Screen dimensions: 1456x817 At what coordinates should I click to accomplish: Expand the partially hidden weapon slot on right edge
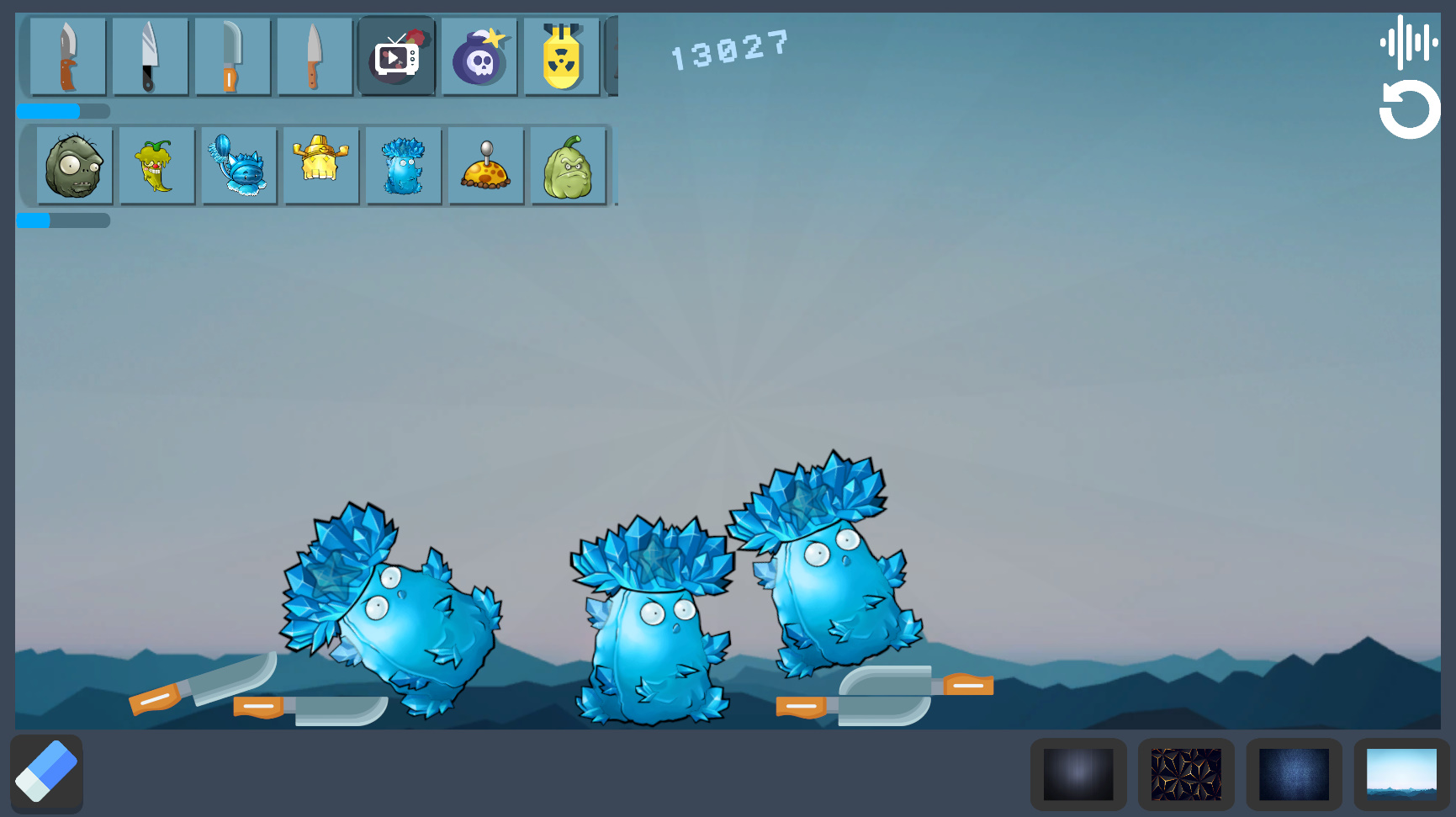[614, 56]
